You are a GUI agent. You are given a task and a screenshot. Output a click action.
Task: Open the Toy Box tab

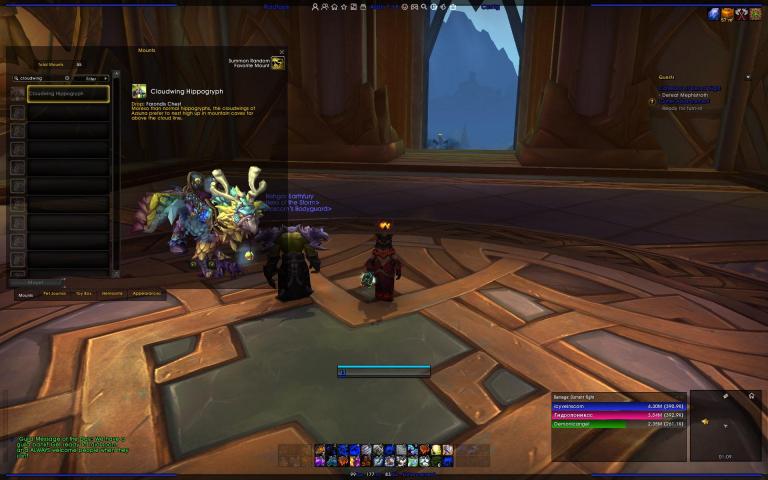tap(83, 294)
